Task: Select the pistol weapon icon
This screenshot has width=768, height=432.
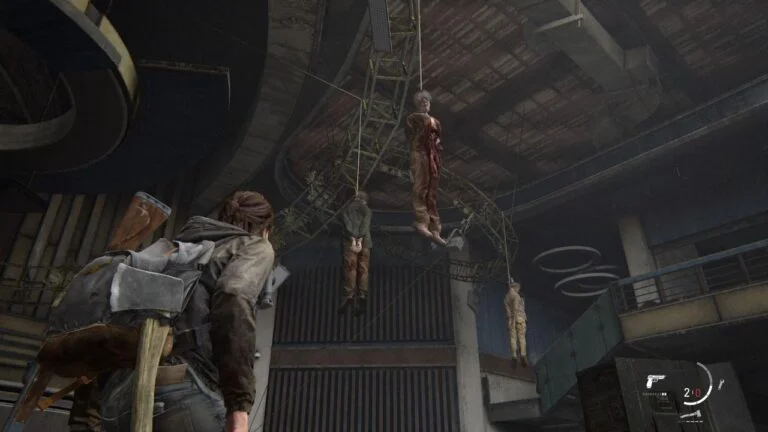Action: pos(657,383)
